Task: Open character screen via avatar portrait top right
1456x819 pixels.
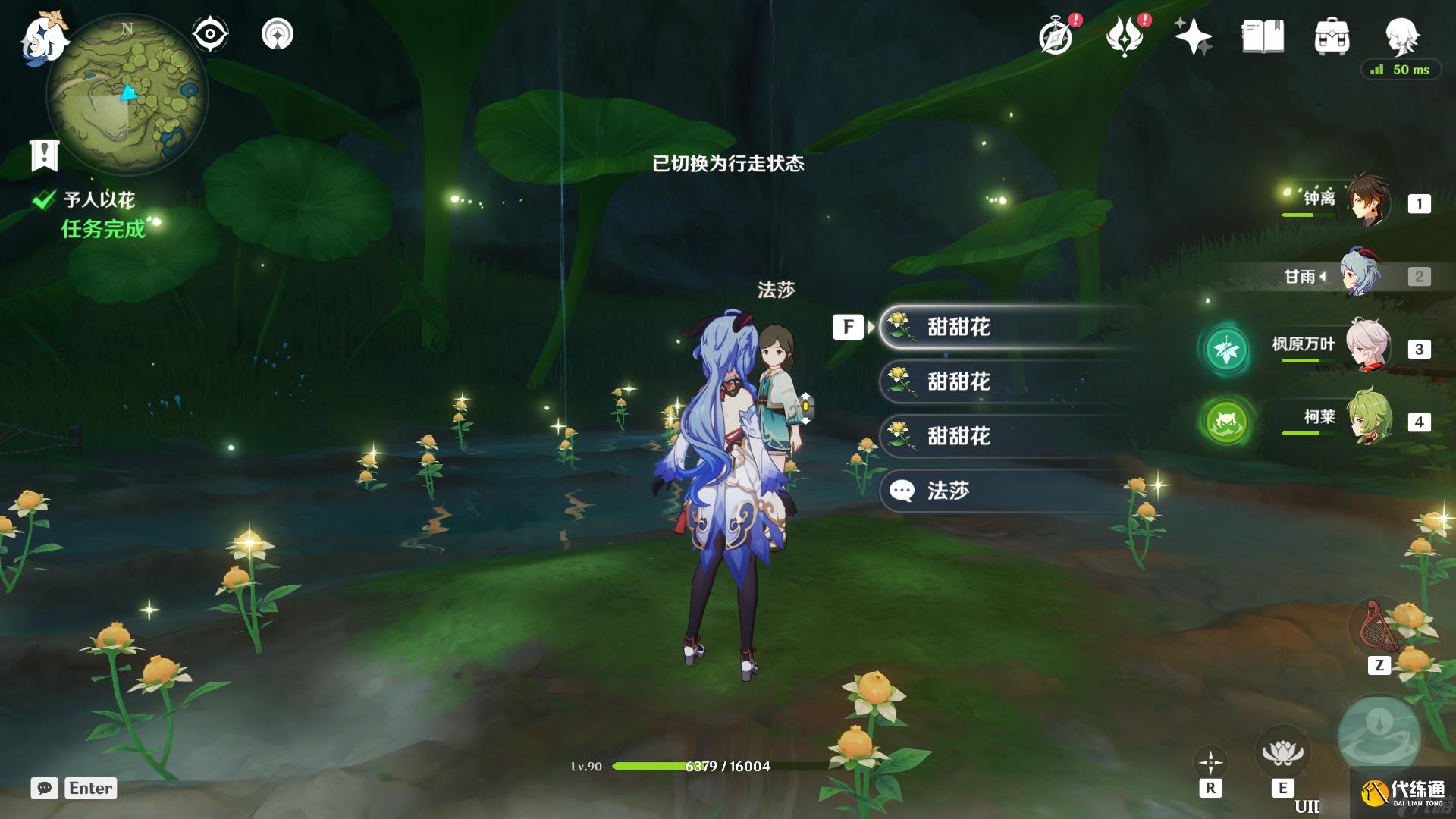Action: (1404, 36)
